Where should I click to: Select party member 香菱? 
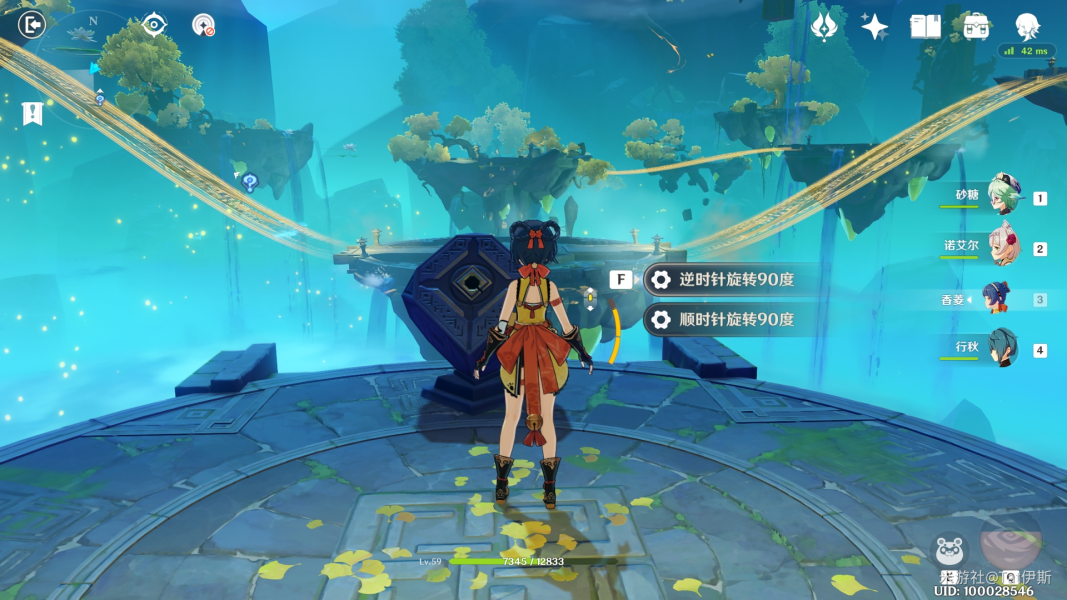(x=996, y=298)
